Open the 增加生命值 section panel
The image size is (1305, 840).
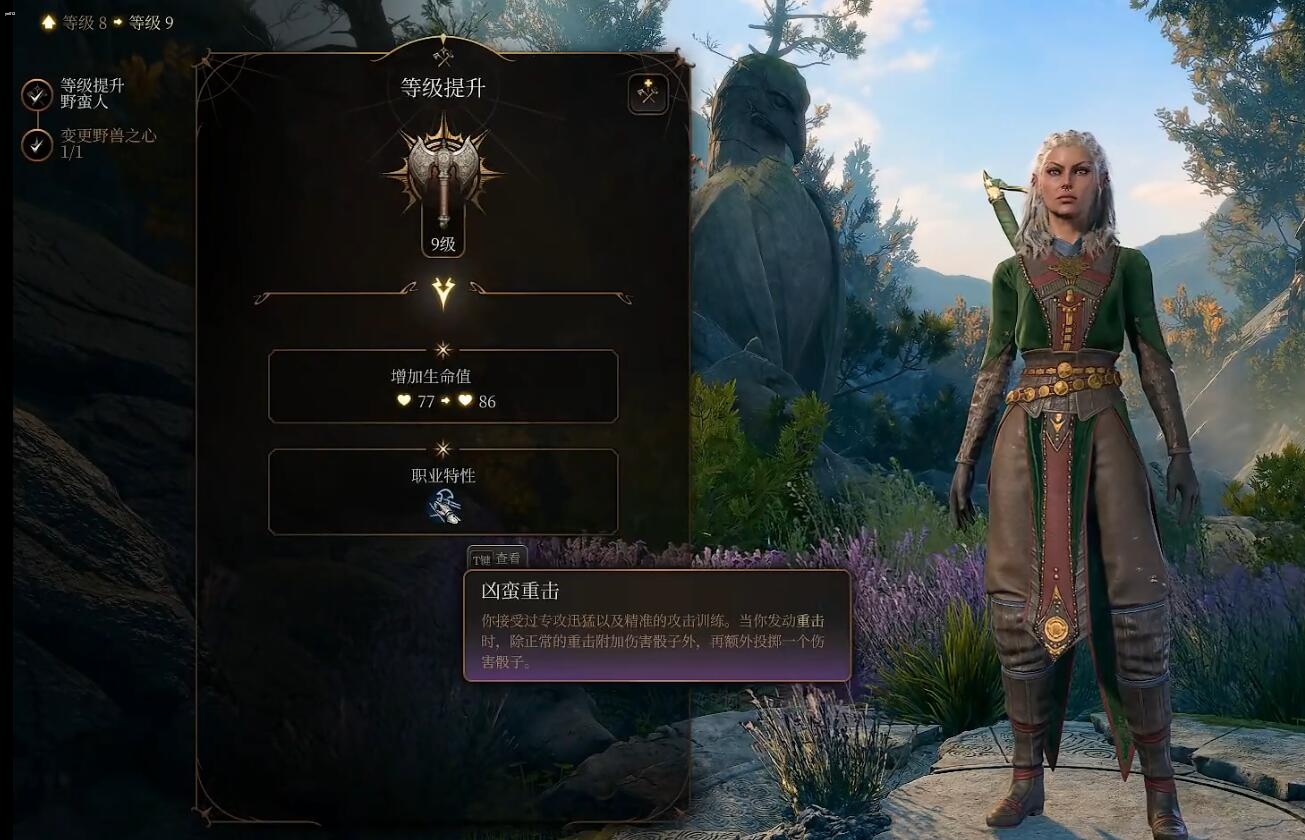tap(441, 387)
